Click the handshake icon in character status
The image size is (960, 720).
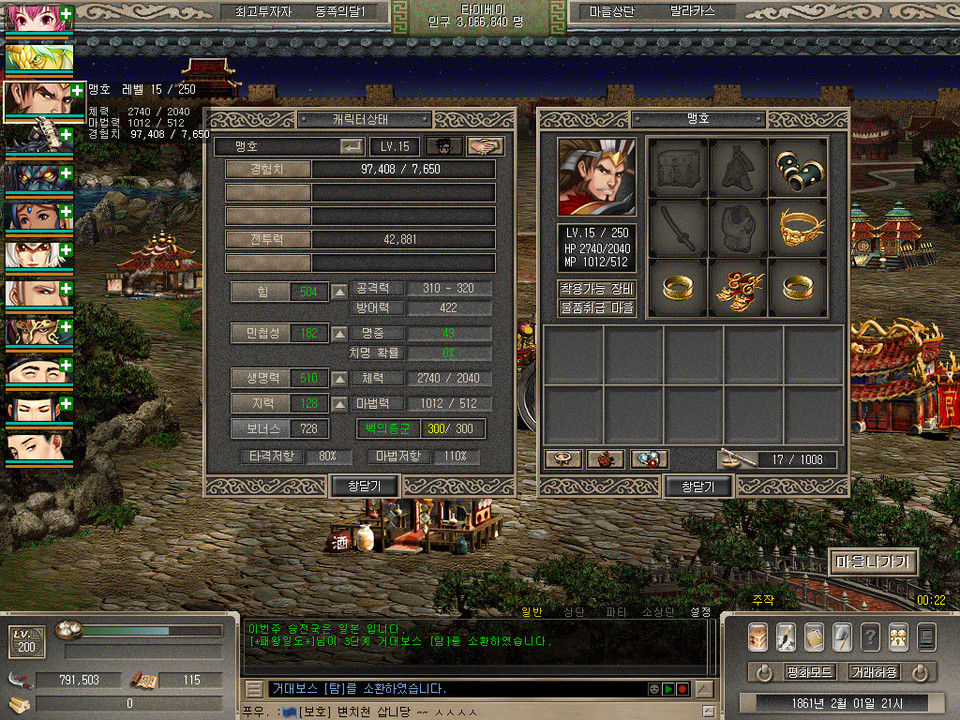[485, 146]
